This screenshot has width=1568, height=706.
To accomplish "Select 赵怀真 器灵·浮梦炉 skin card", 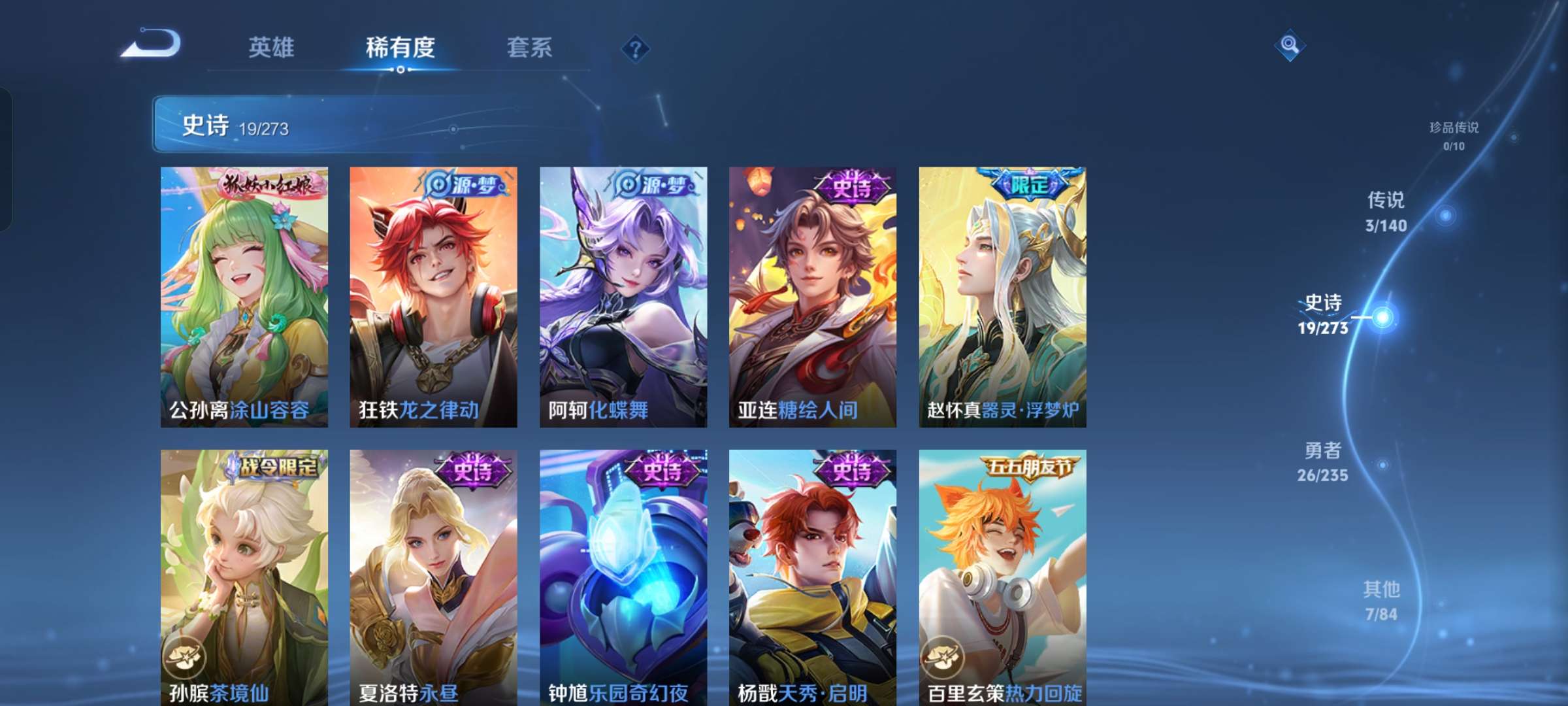I will (x=1002, y=297).
